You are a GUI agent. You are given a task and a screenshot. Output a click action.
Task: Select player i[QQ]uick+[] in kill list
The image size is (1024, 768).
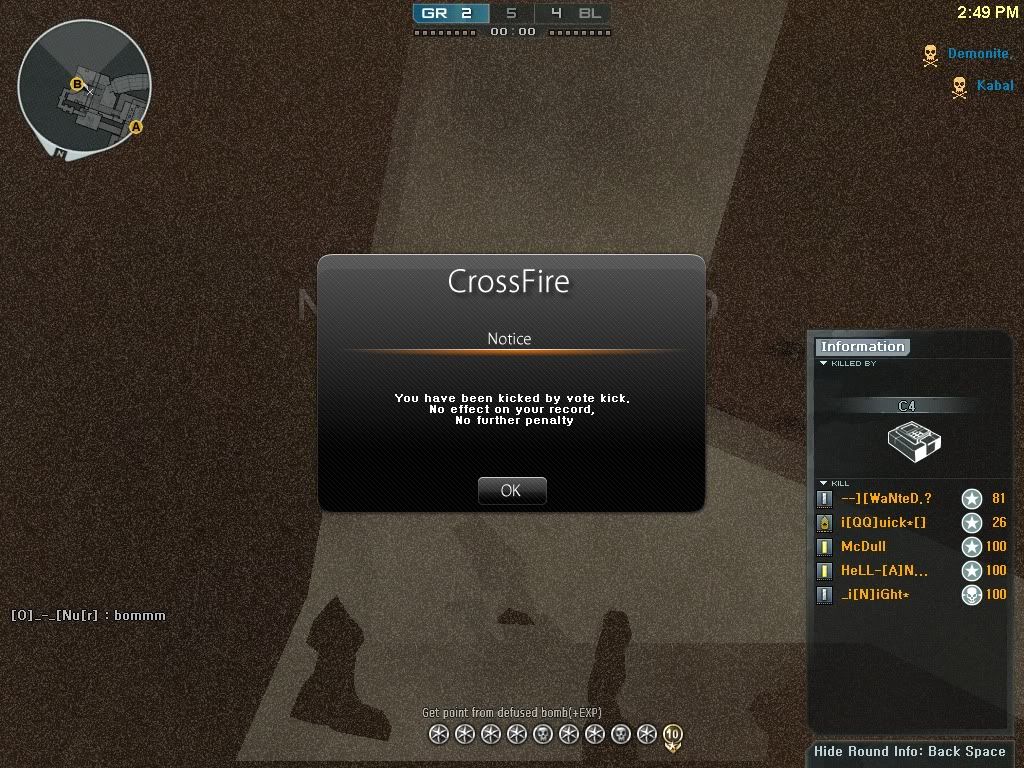pyautogui.click(x=883, y=523)
